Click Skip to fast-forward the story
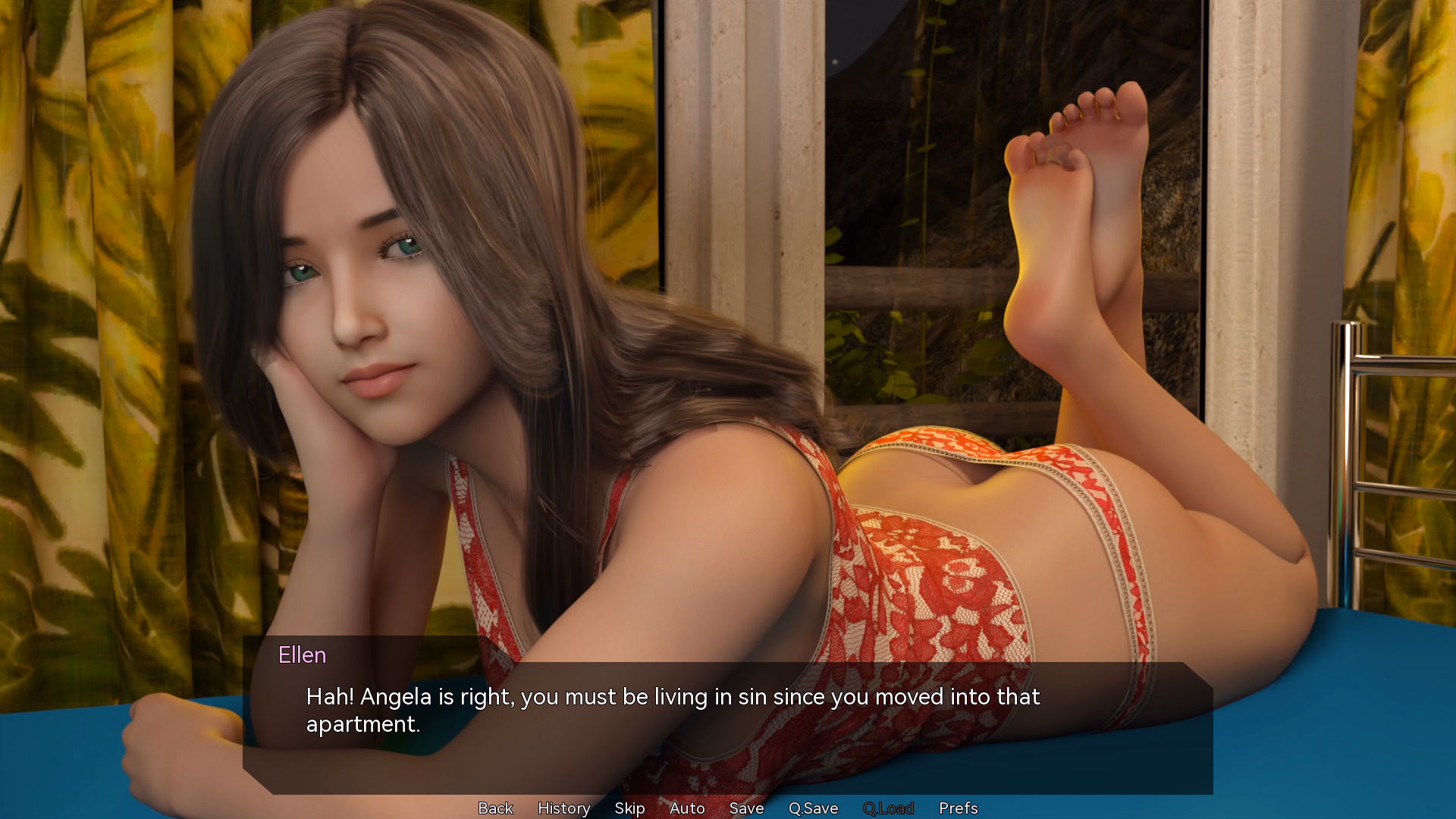The height and width of the screenshot is (819, 1456). (629, 808)
